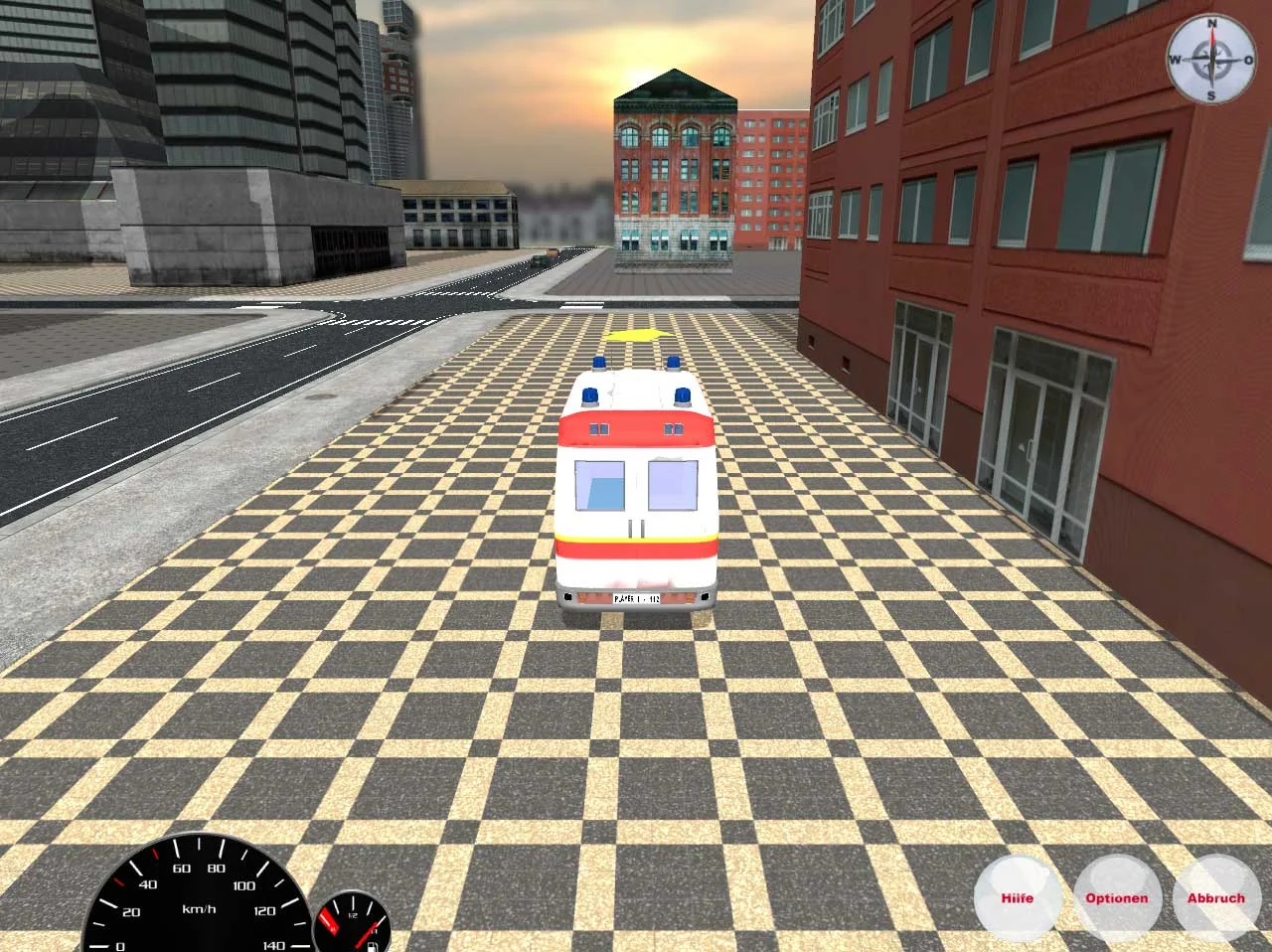This screenshot has height=952, width=1272.
Task: Click Abbruch to cancel the mission
Action: click(x=1215, y=897)
